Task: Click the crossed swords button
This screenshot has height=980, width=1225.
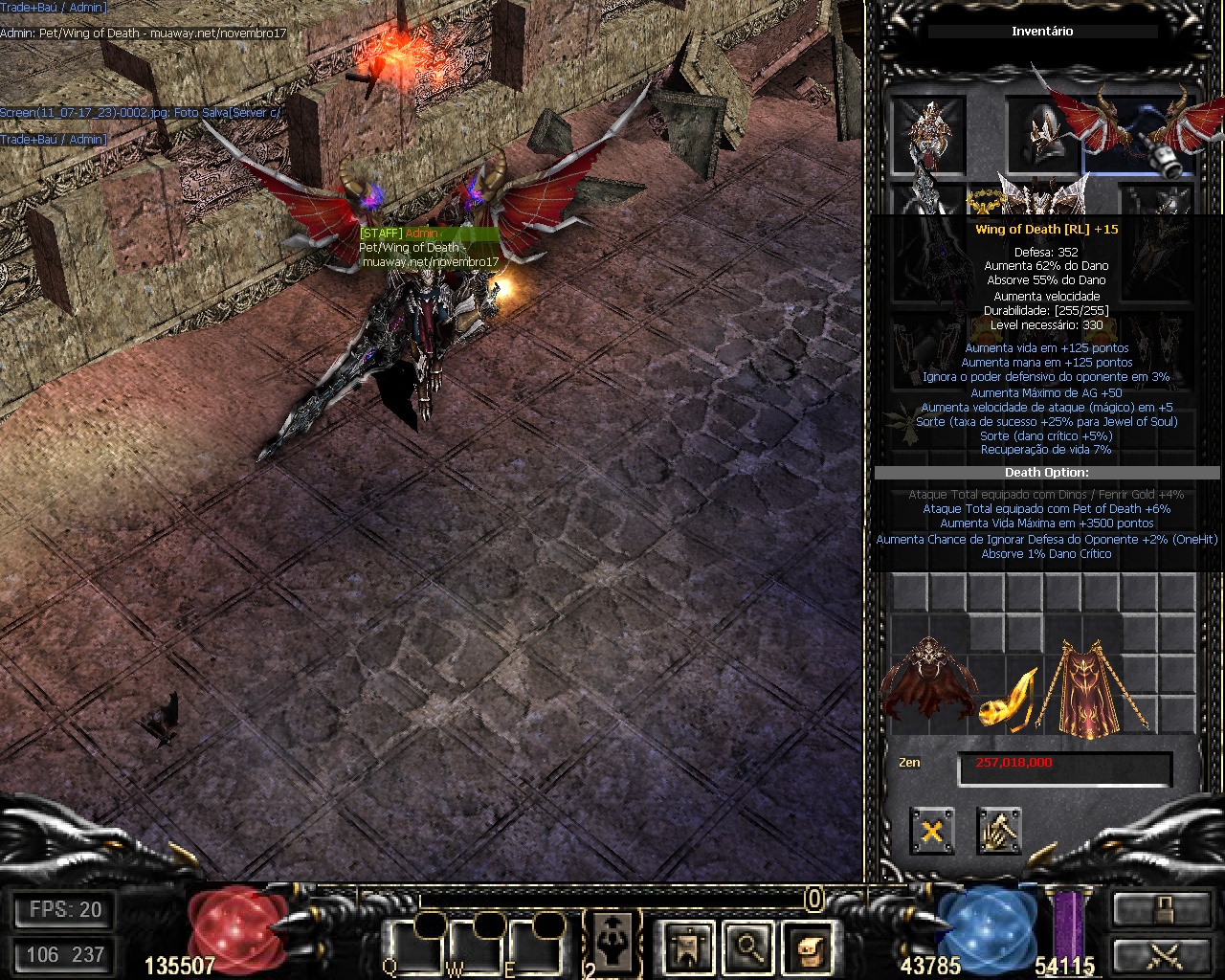Action: pos(1160,956)
